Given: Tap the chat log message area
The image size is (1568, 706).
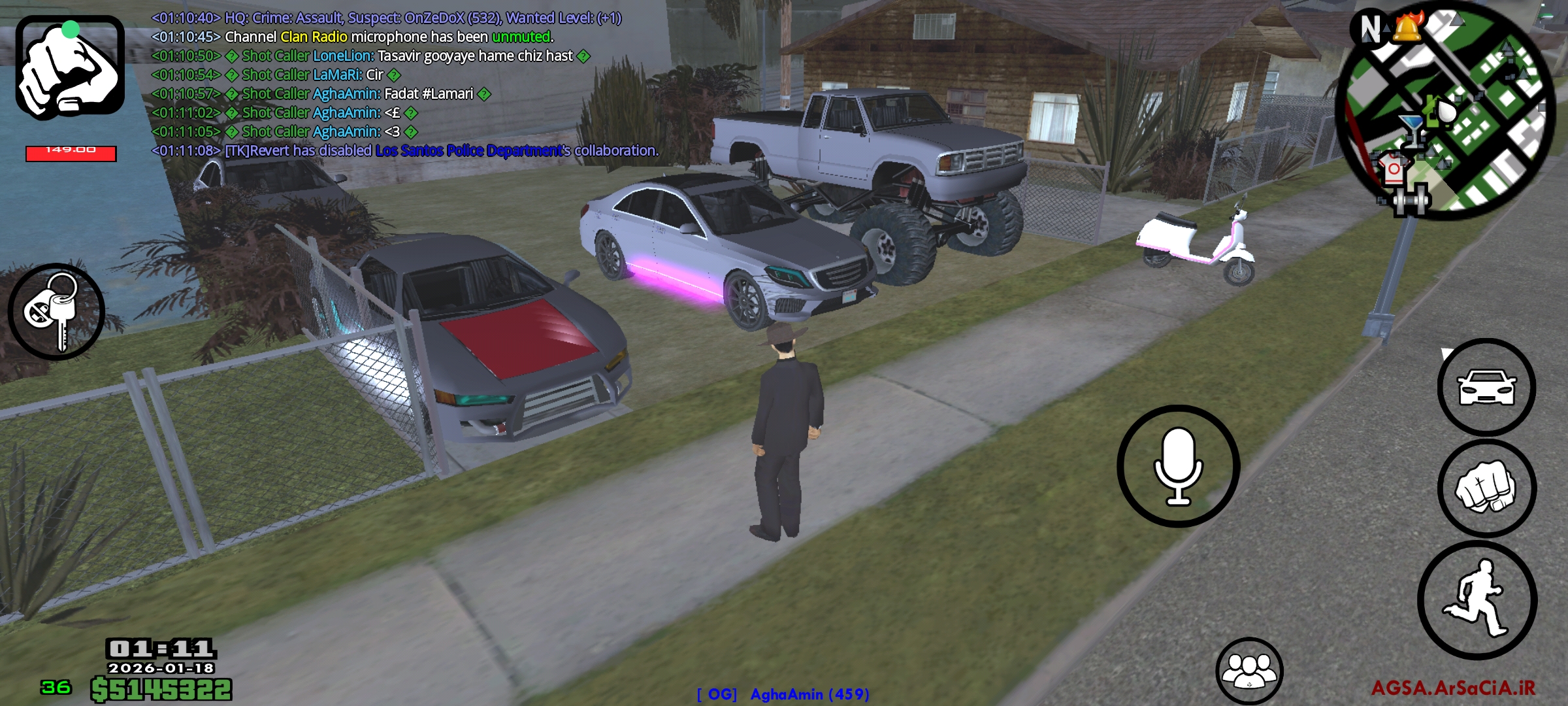Looking at the screenshot, I should (405, 84).
